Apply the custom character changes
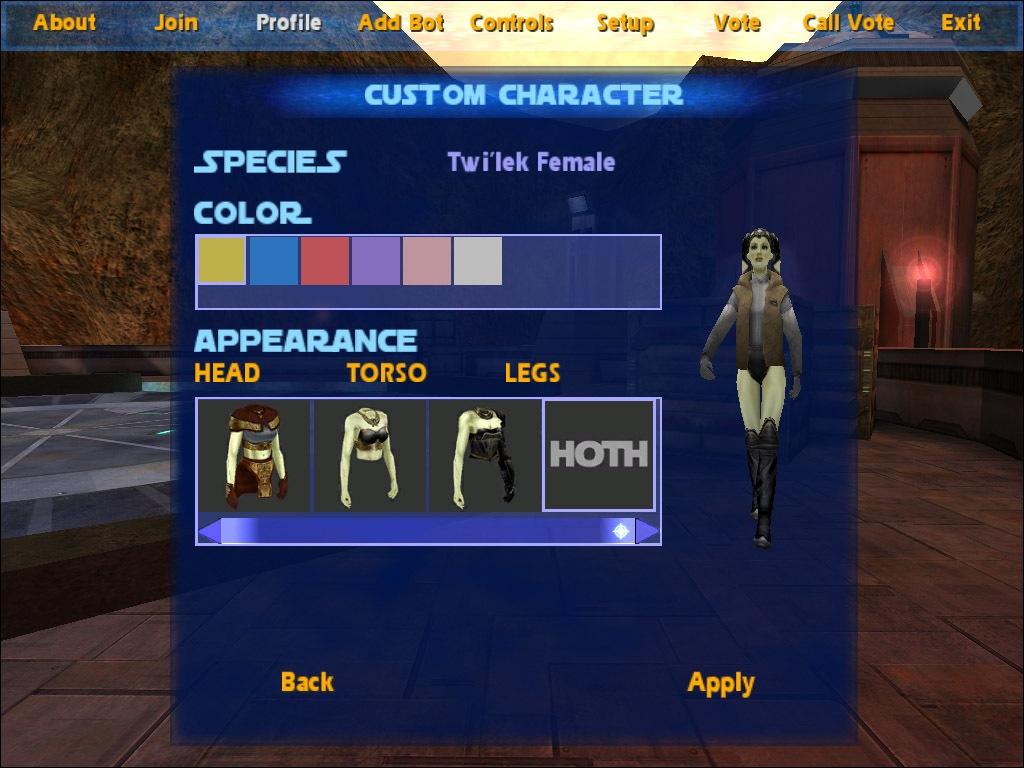Viewport: 1024px width, 768px height. click(x=721, y=683)
